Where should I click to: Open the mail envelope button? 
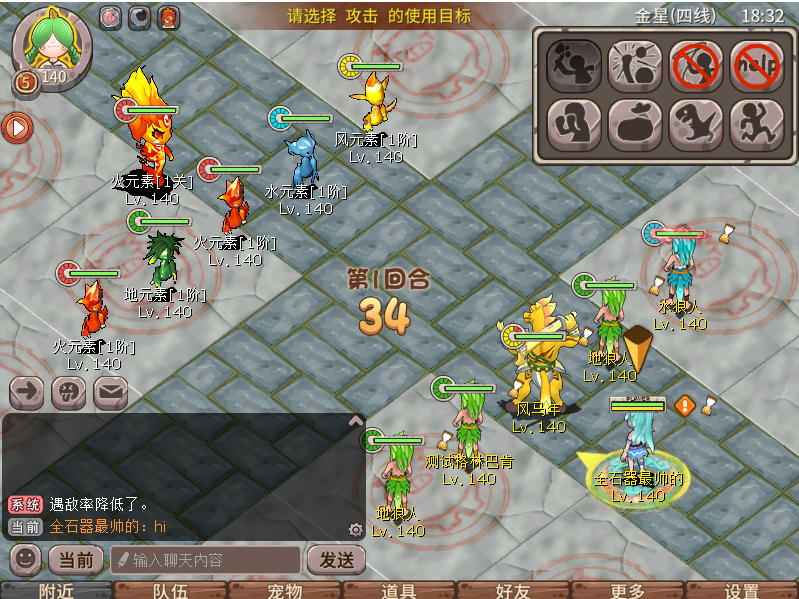[110, 392]
